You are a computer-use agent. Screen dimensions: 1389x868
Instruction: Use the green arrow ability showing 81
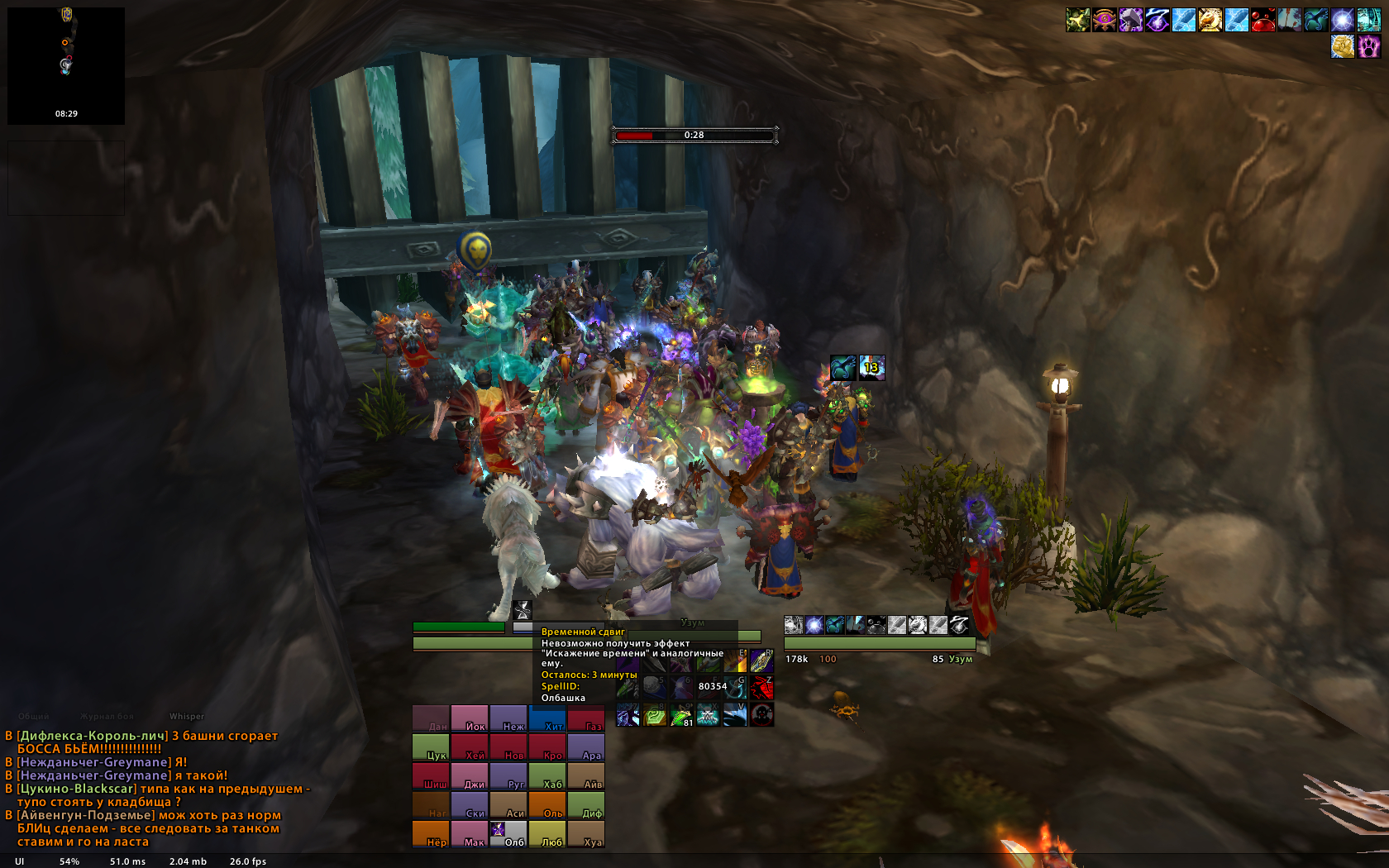pyautogui.click(x=681, y=715)
